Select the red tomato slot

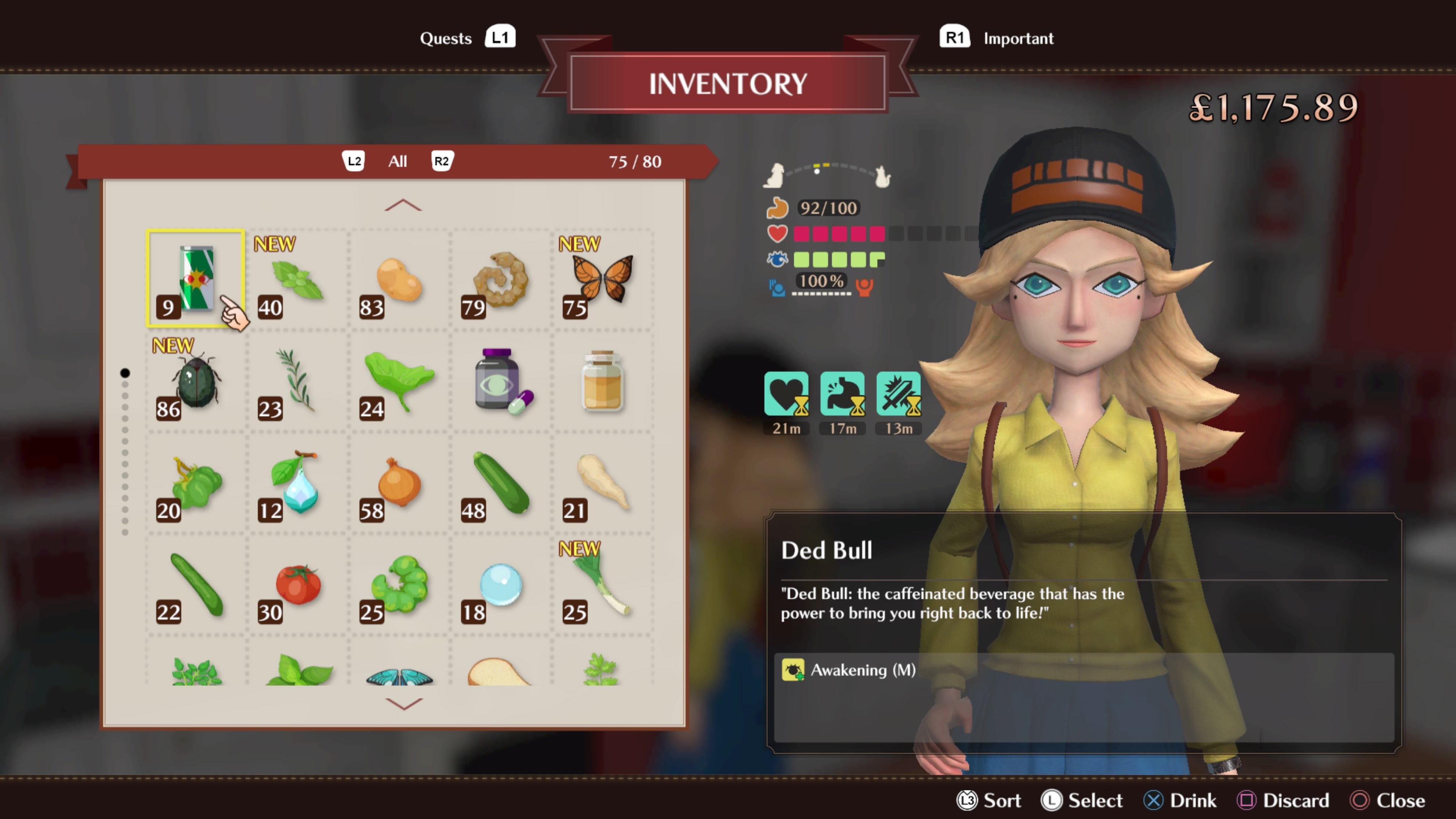(x=297, y=584)
